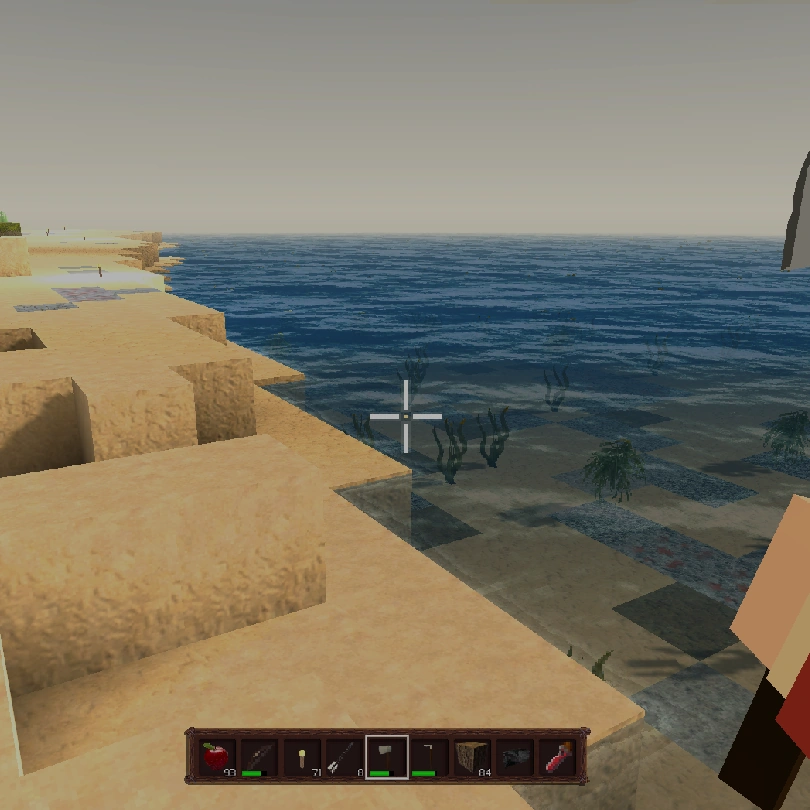This screenshot has height=810, width=810.
Task: Equip the hoe from the hotbar
Action: [428, 757]
